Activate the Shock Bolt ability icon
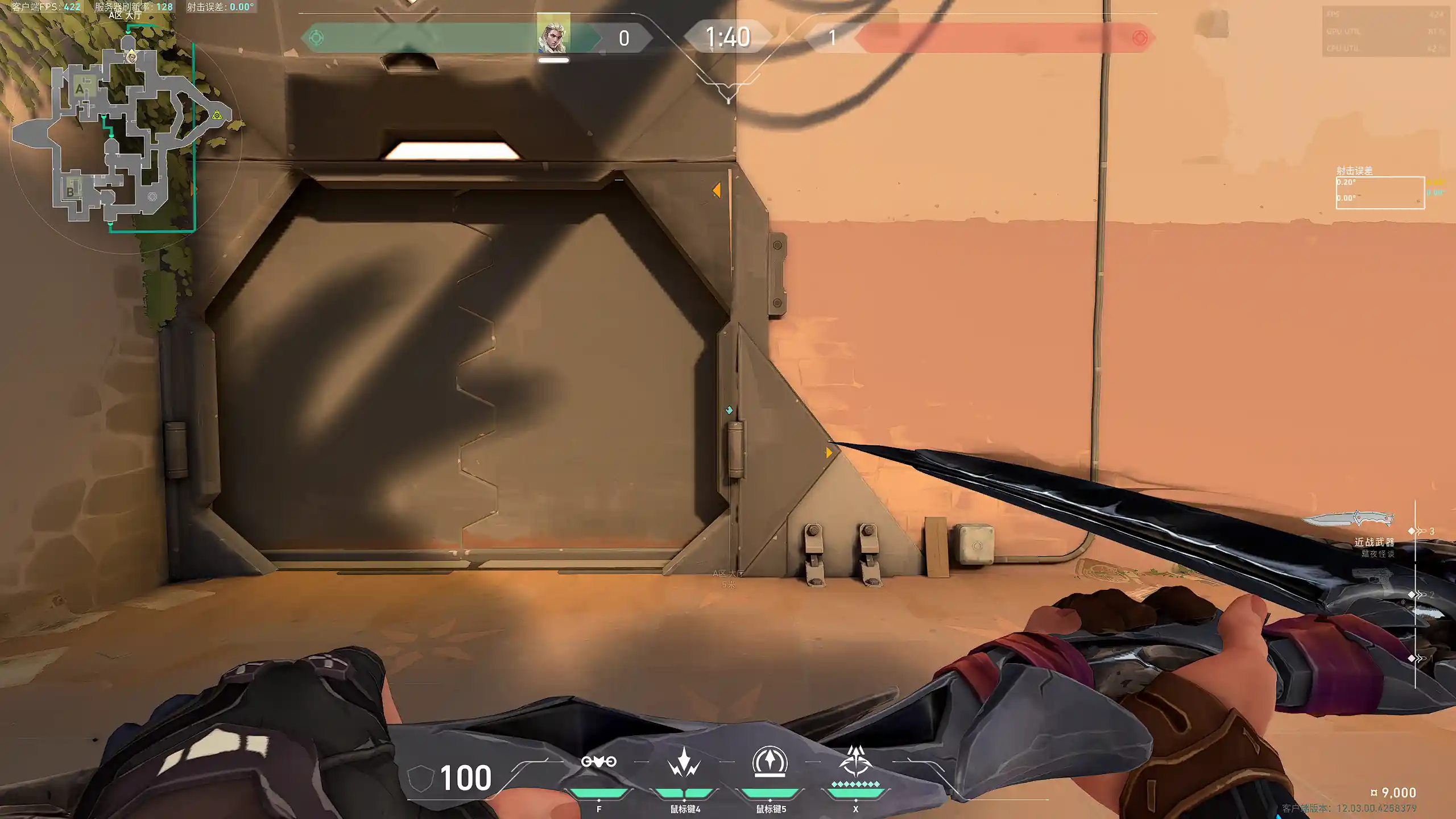Image resolution: width=1456 pixels, height=819 pixels. tap(684, 762)
